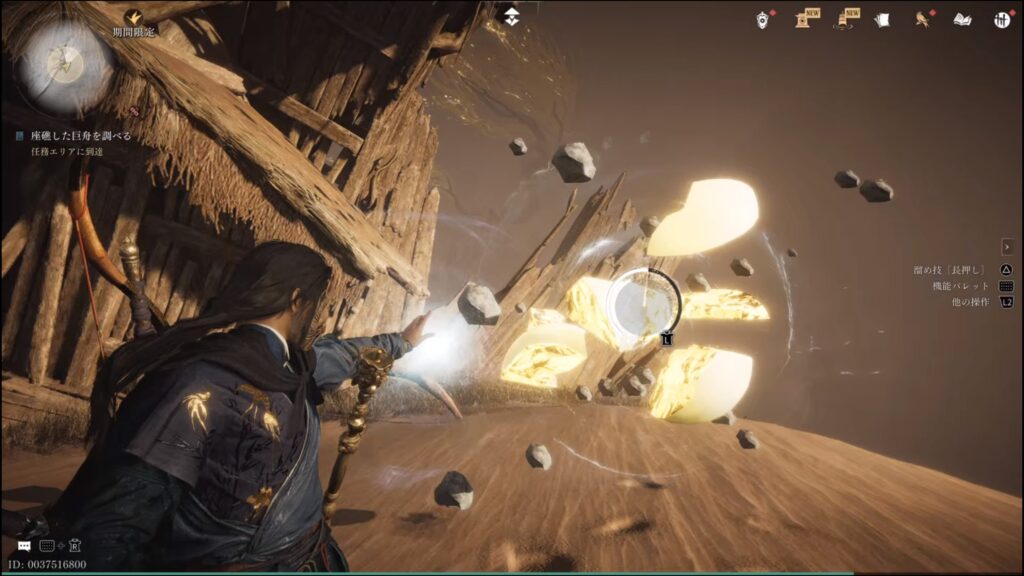Open the first stamp icon marked NEW
Viewport: 1024px width, 576px height.
click(x=803, y=19)
